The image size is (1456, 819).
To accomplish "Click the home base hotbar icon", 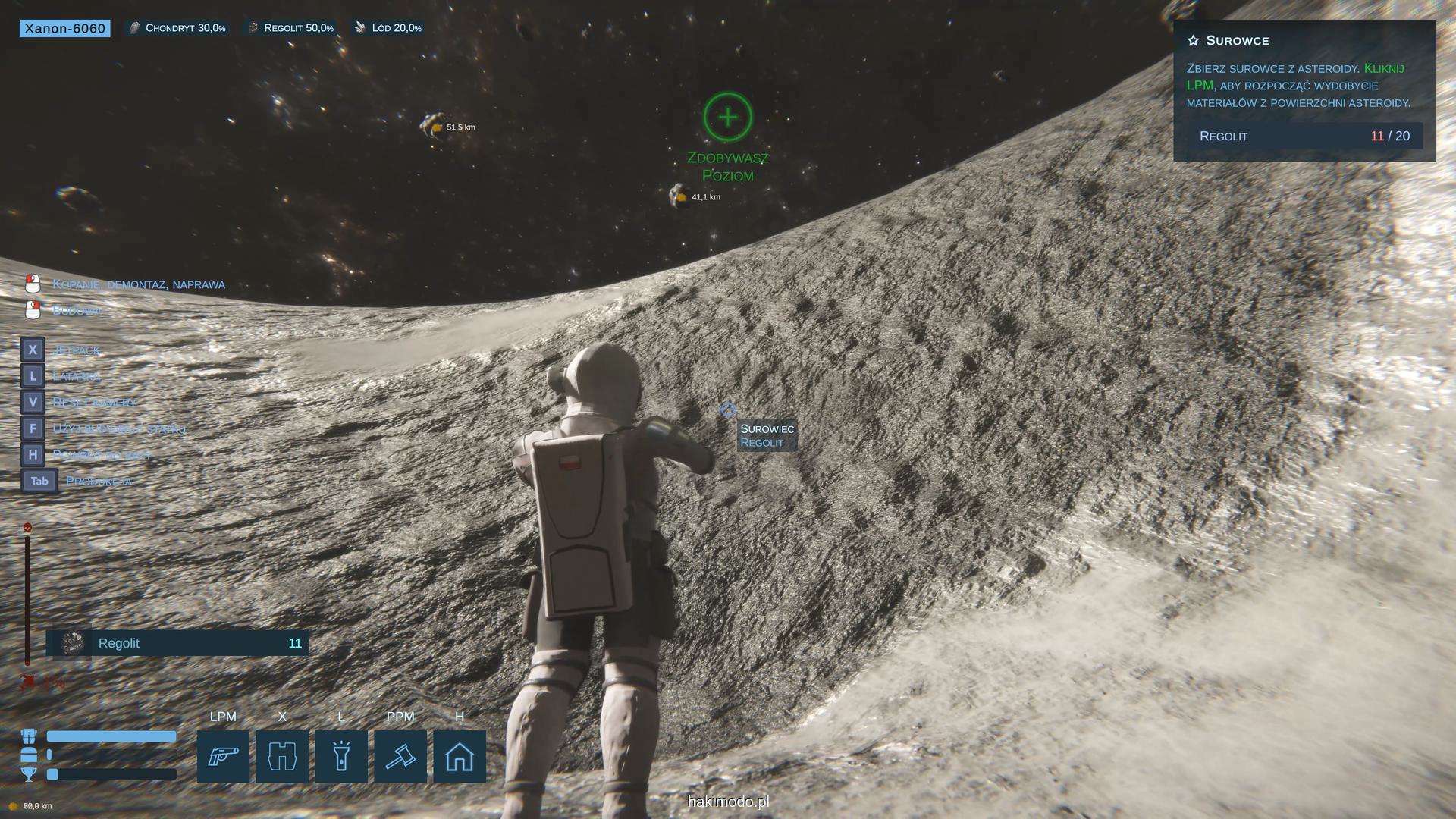I will click(460, 756).
